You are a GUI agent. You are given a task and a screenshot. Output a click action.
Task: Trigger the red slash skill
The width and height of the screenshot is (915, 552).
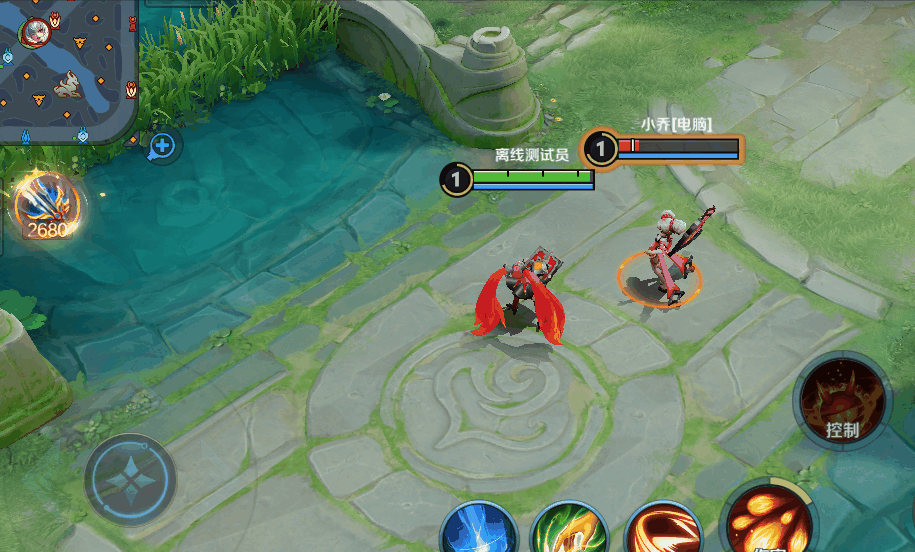point(662,529)
